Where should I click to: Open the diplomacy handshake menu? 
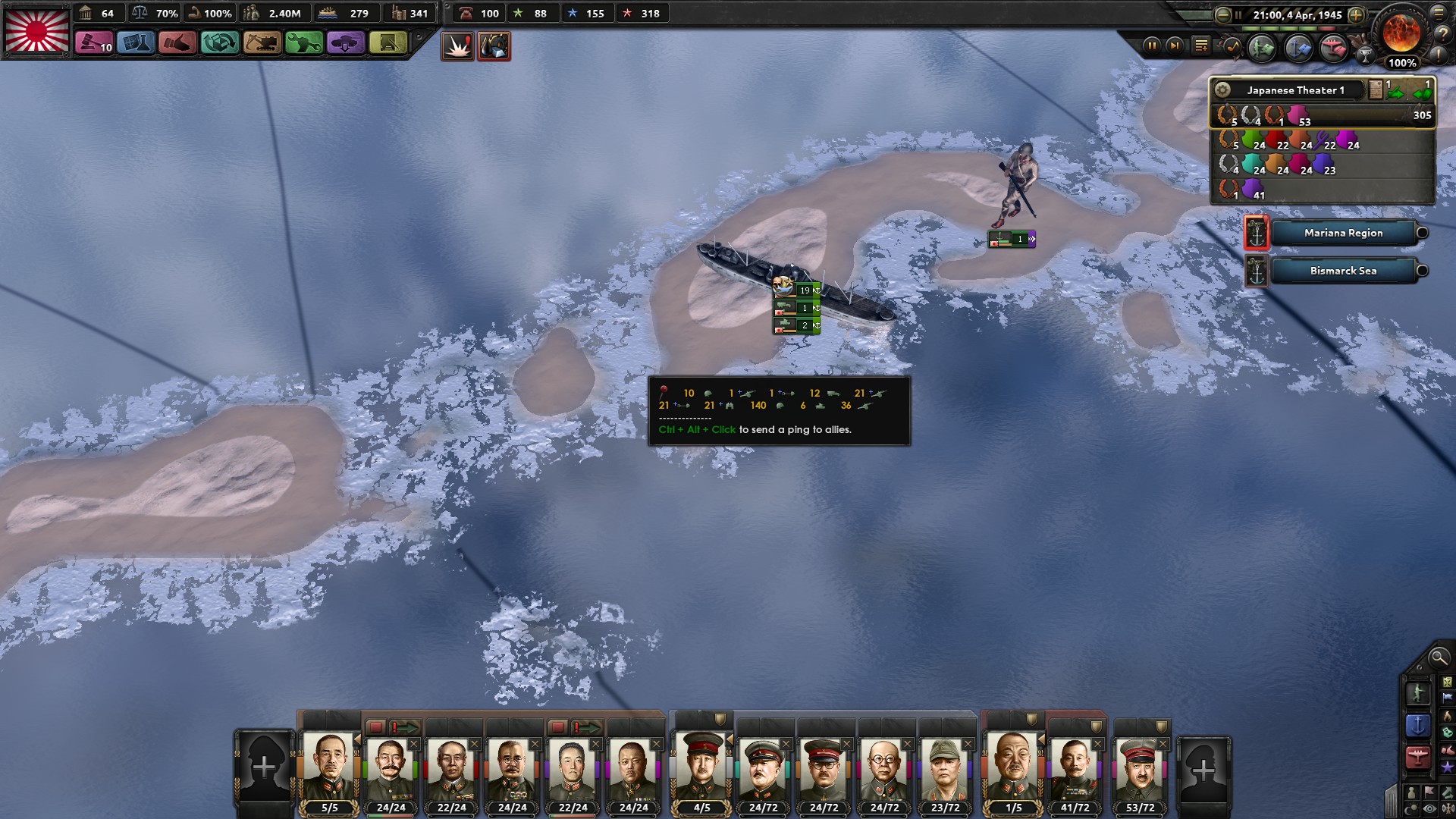177,43
